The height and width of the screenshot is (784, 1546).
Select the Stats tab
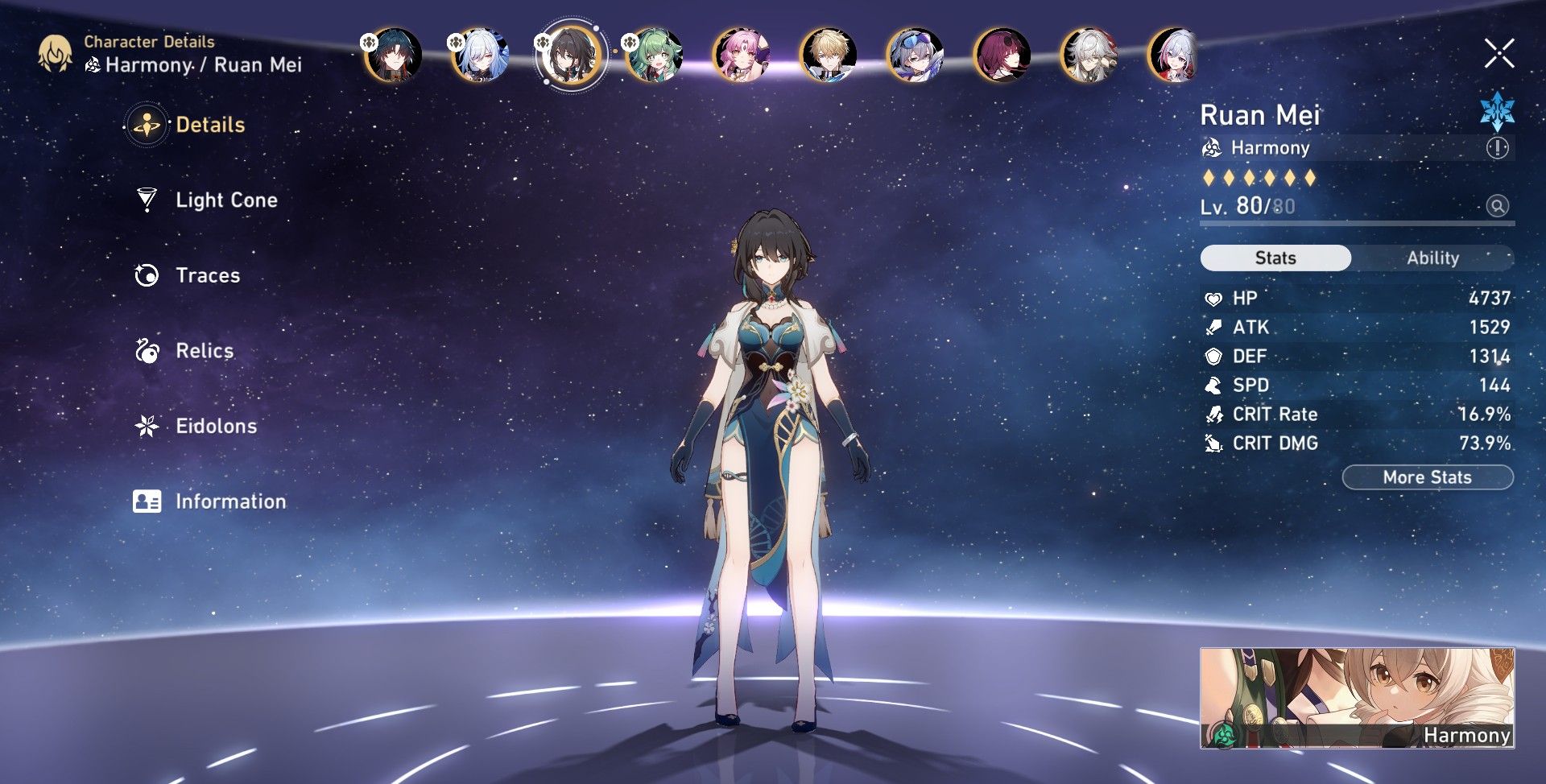[x=1275, y=258]
